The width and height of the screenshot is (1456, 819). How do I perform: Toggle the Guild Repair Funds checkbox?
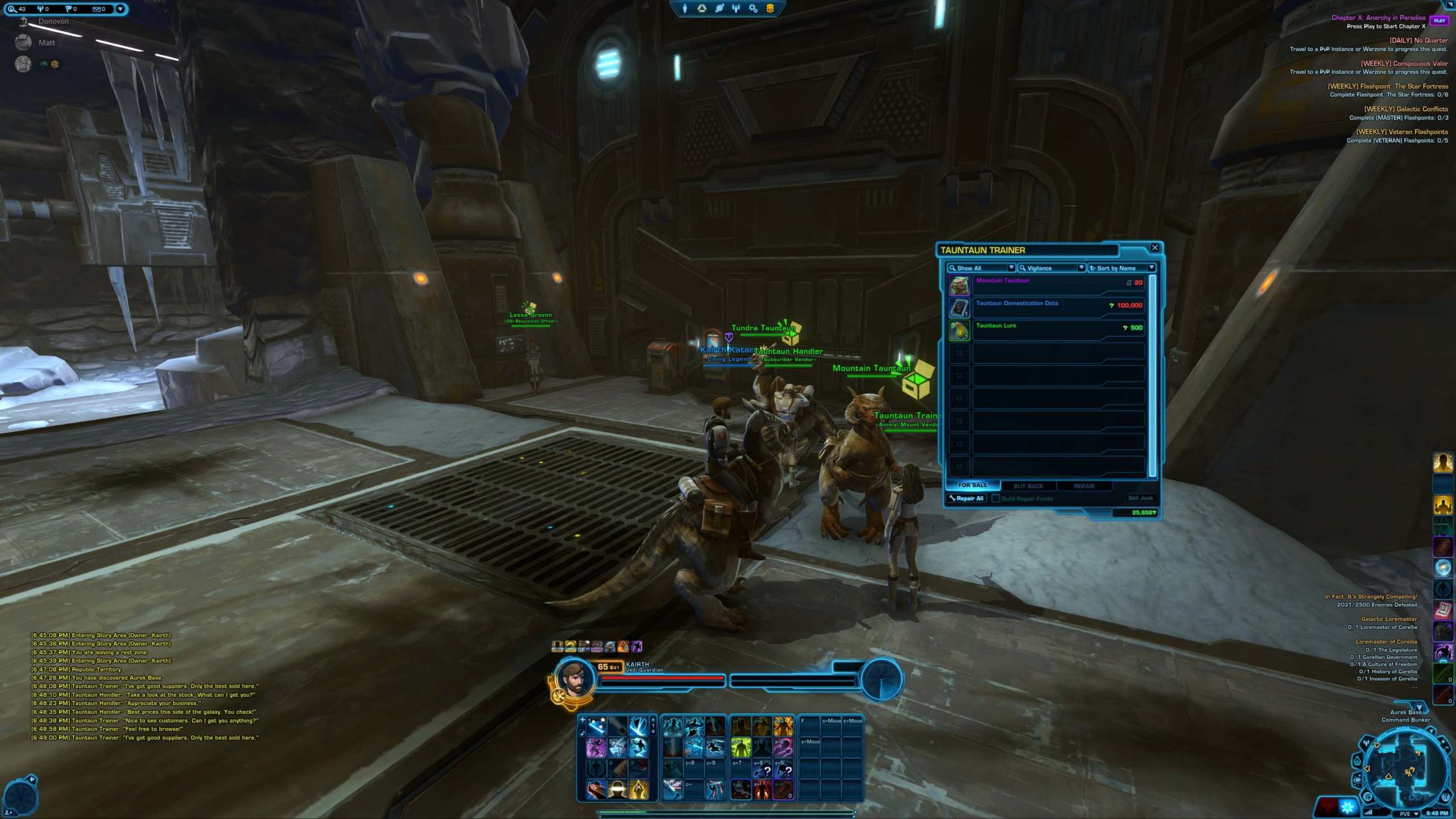pyautogui.click(x=996, y=498)
